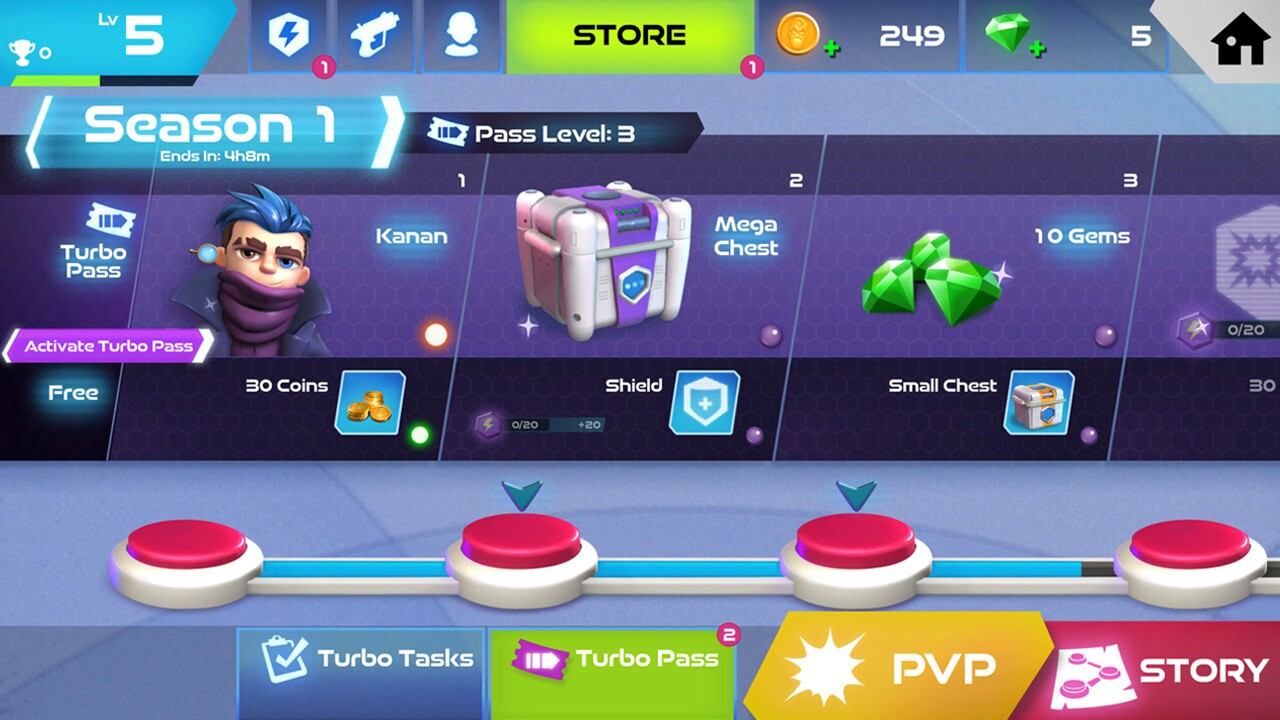This screenshot has width=1280, height=720.
Task: Open the weapons menu
Action: pyautogui.click(x=375, y=35)
